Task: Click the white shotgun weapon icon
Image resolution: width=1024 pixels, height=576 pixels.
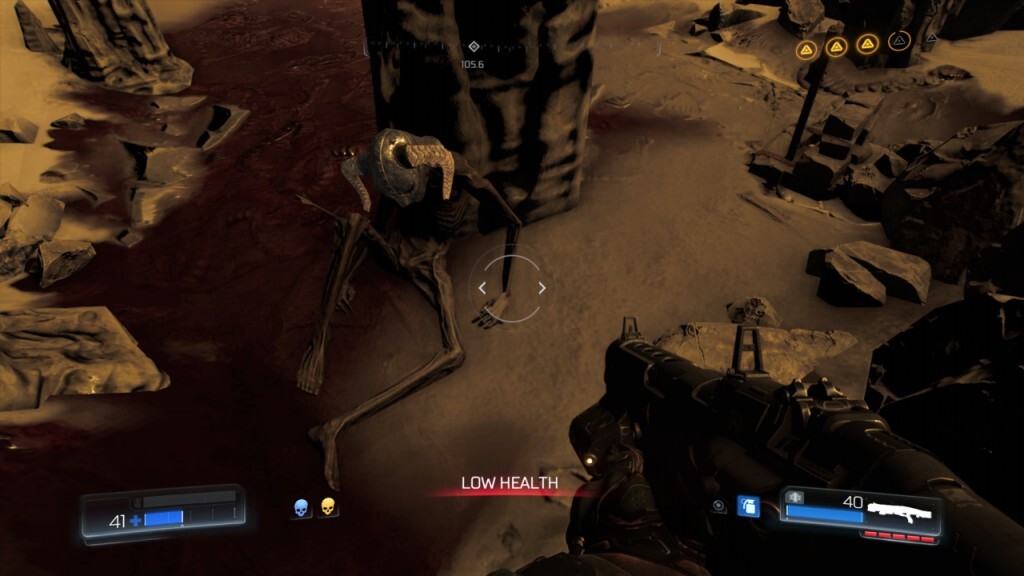Action: 901,512
